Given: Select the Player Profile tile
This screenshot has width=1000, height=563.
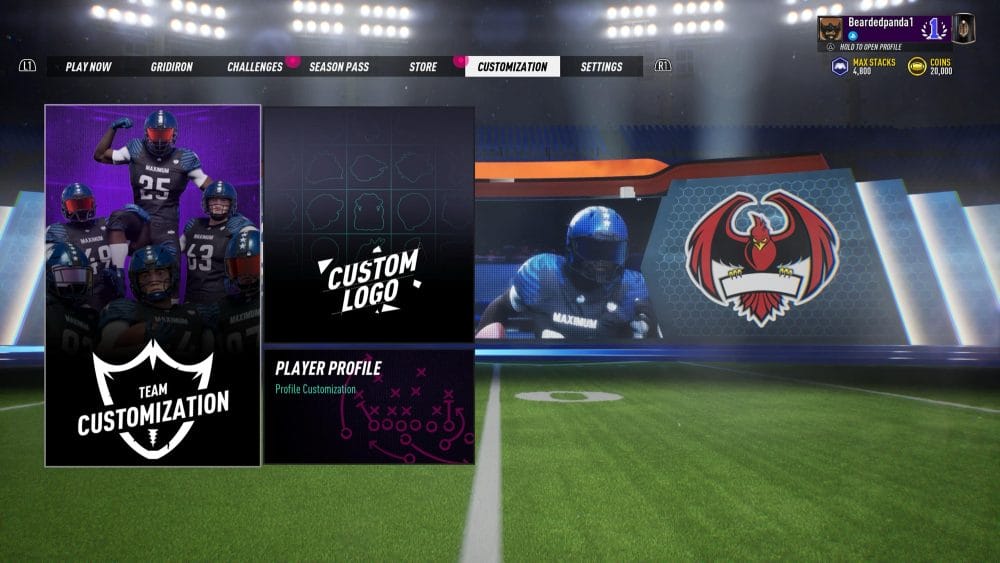Looking at the screenshot, I should [x=369, y=405].
